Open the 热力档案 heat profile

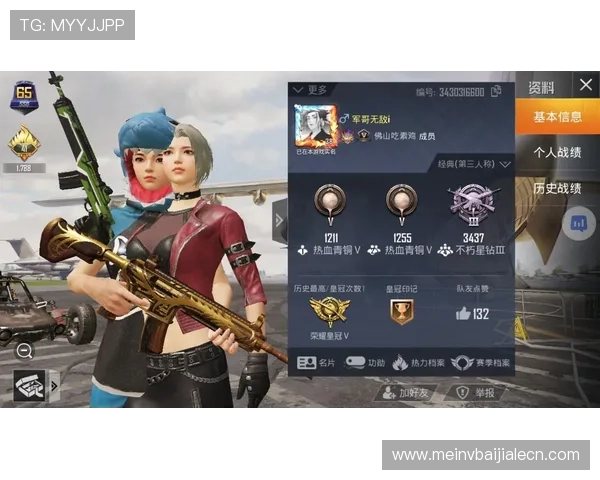(416, 362)
